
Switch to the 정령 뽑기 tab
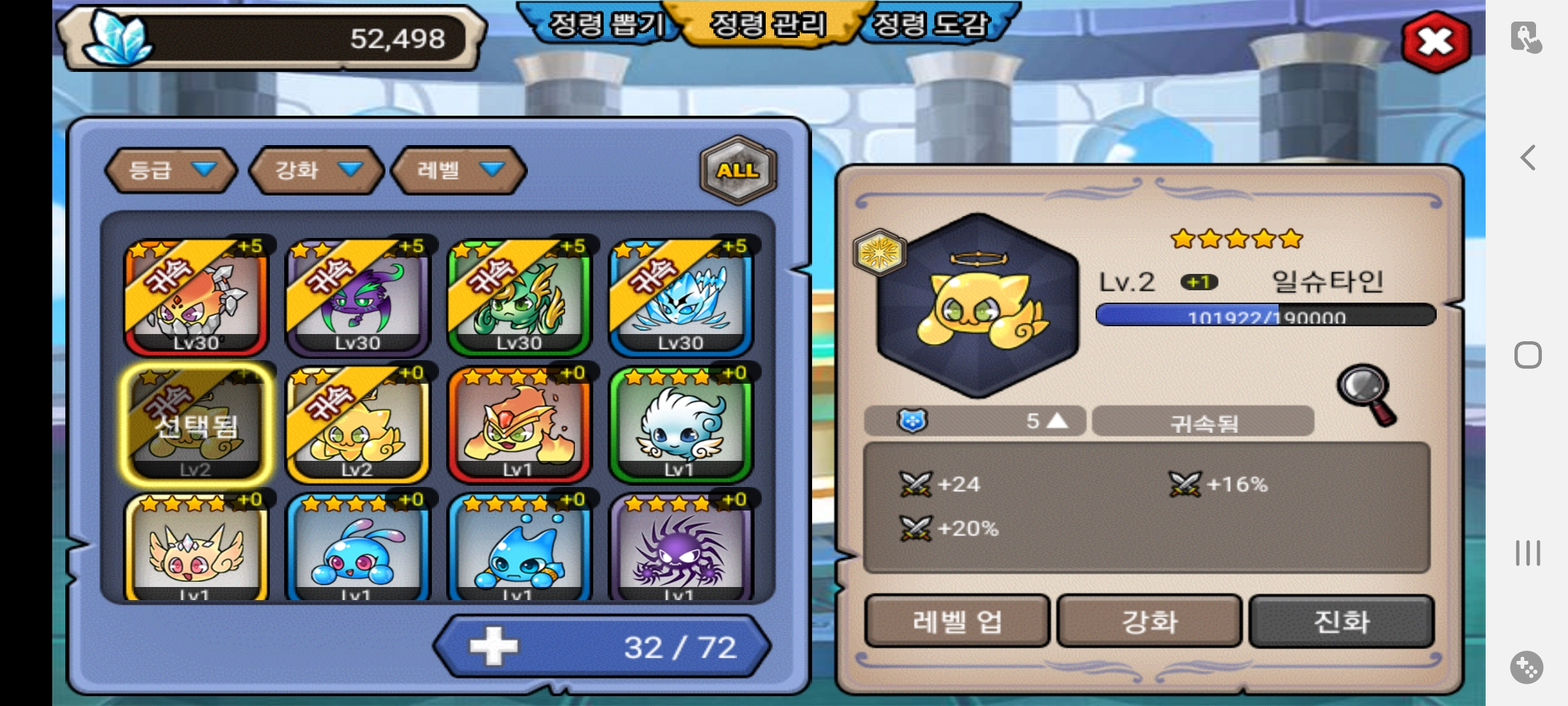[x=604, y=25]
